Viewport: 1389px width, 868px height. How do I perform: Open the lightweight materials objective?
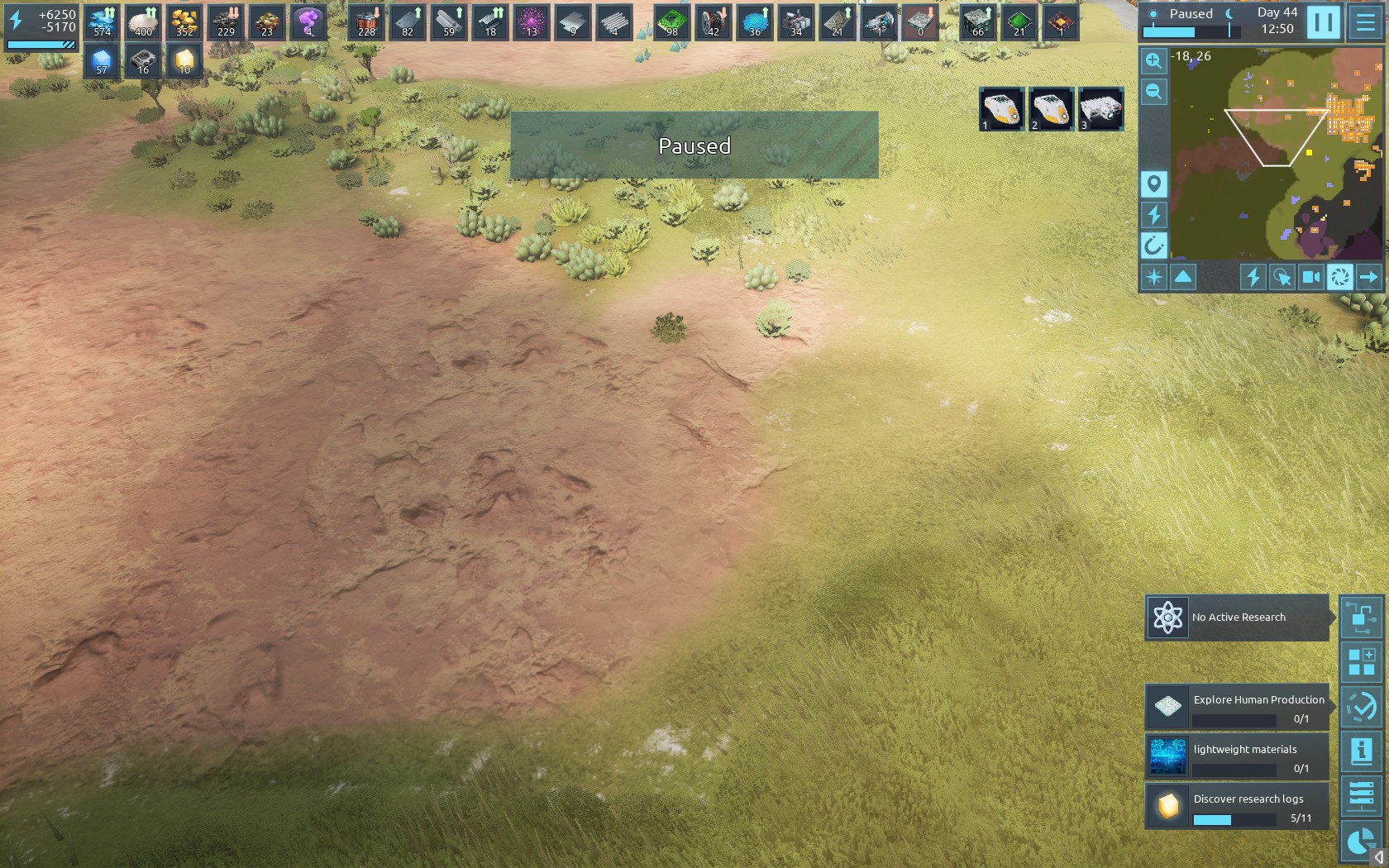click(1237, 756)
